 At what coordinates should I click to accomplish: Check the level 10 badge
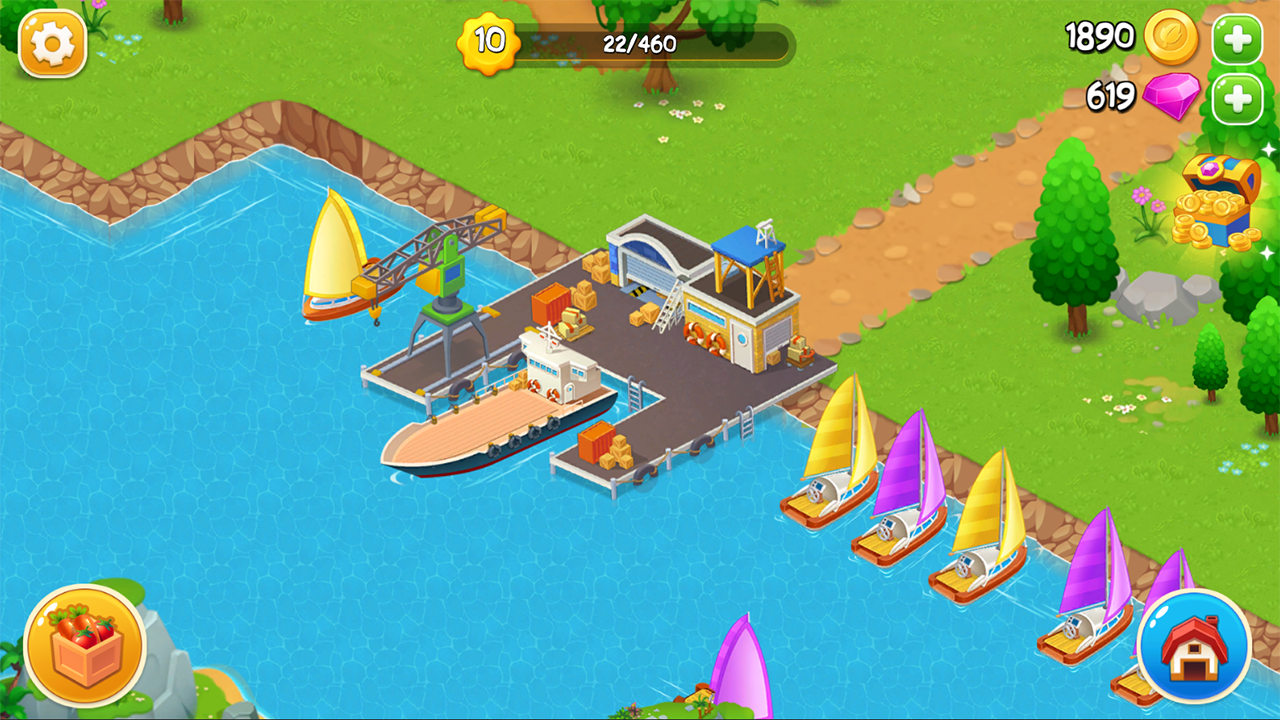click(487, 44)
